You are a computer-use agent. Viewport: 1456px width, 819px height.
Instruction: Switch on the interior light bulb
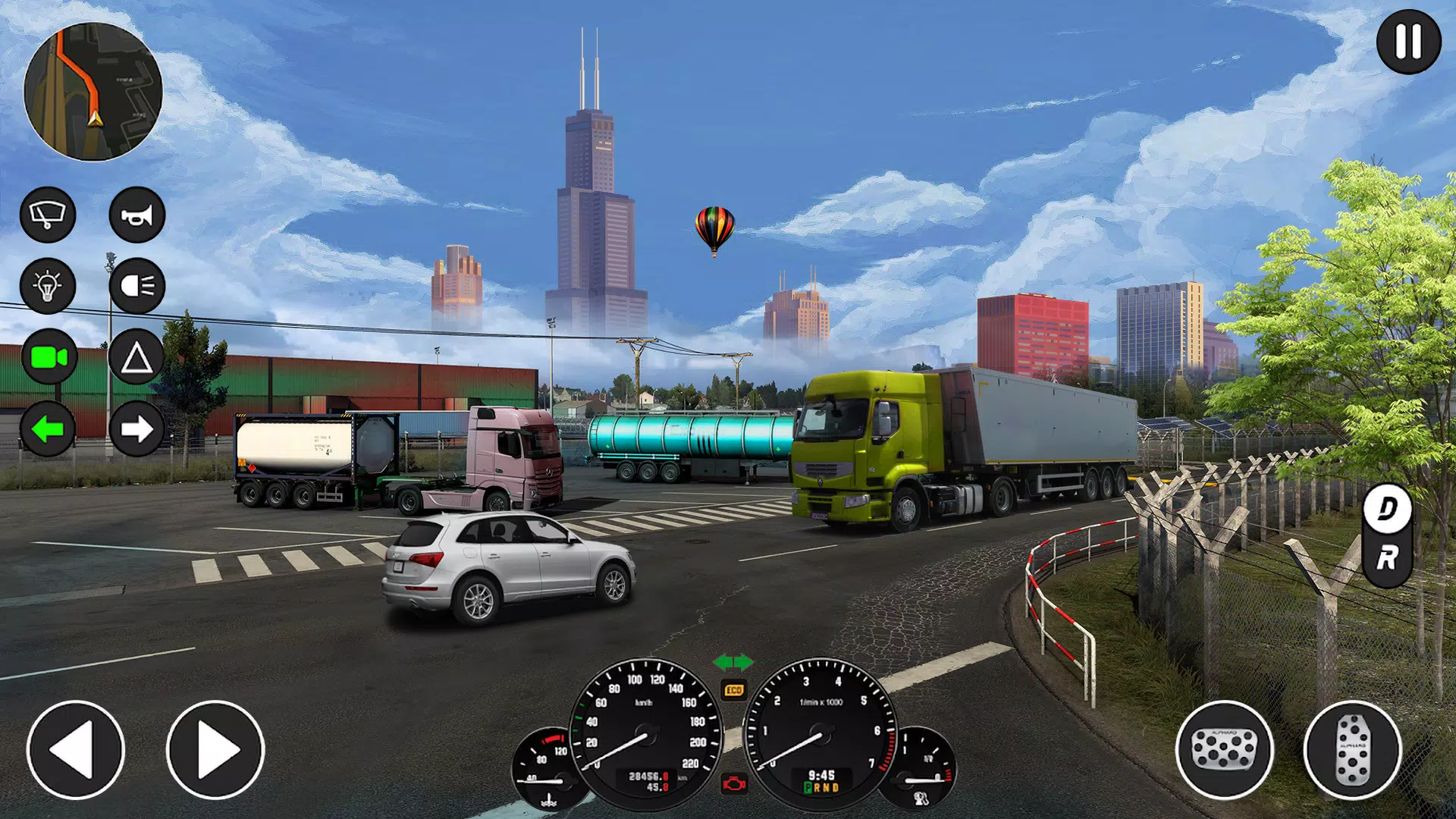click(x=48, y=286)
